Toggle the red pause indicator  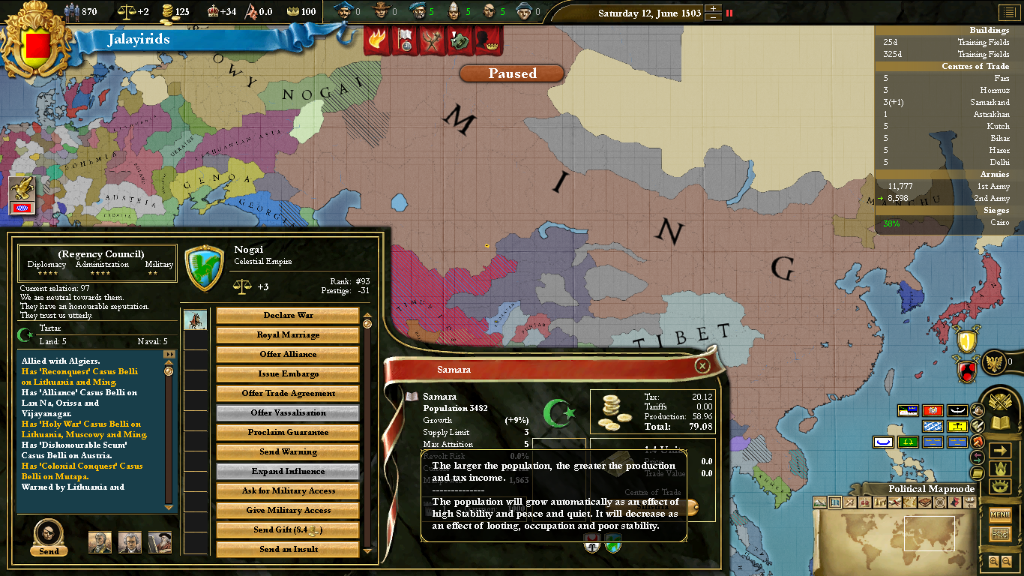pyautogui.click(x=729, y=14)
